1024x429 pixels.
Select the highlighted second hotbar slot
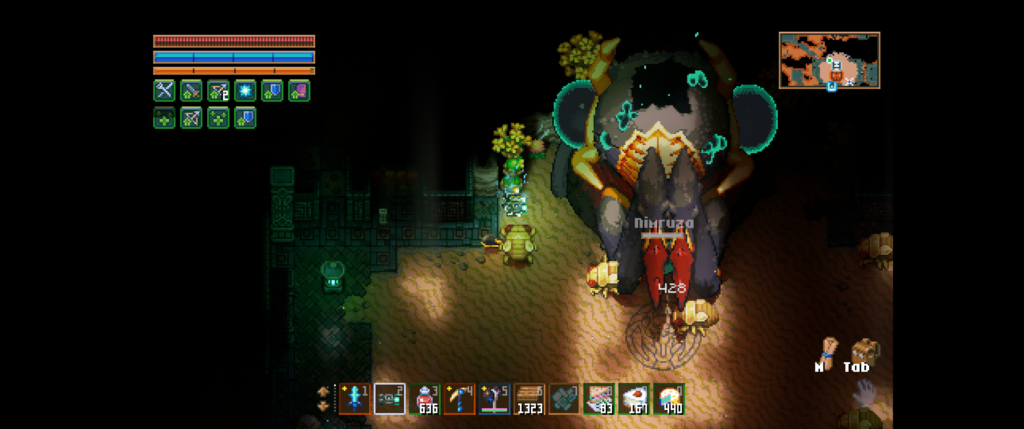[x=390, y=399]
